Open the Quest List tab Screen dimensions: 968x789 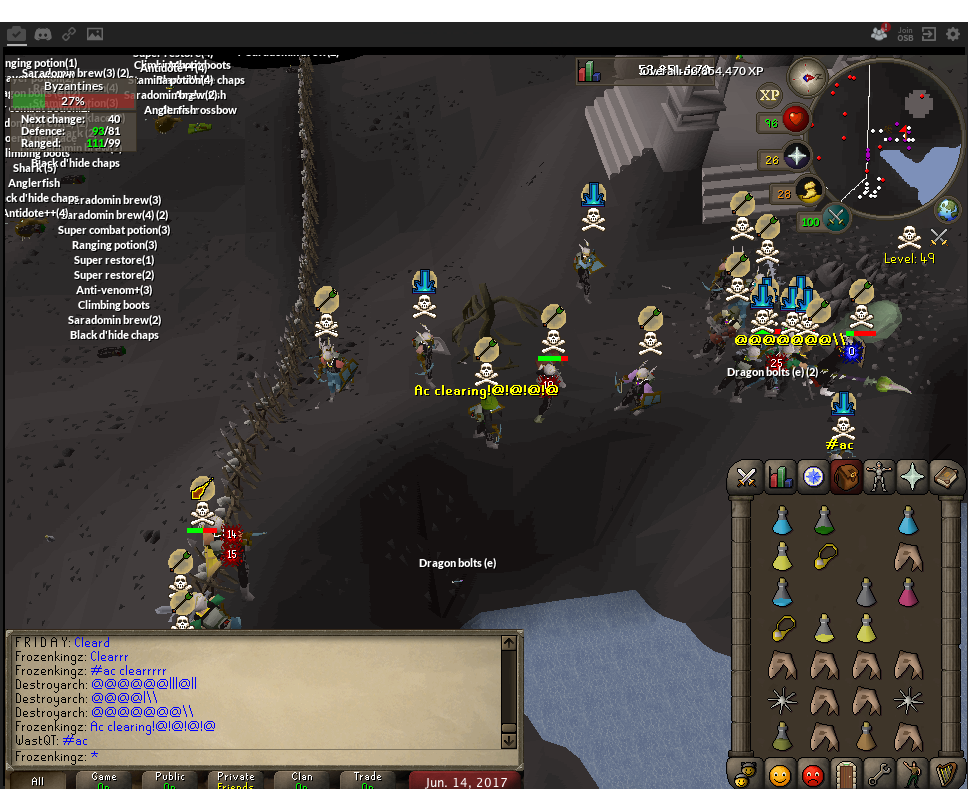pyautogui.click(x=814, y=478)
